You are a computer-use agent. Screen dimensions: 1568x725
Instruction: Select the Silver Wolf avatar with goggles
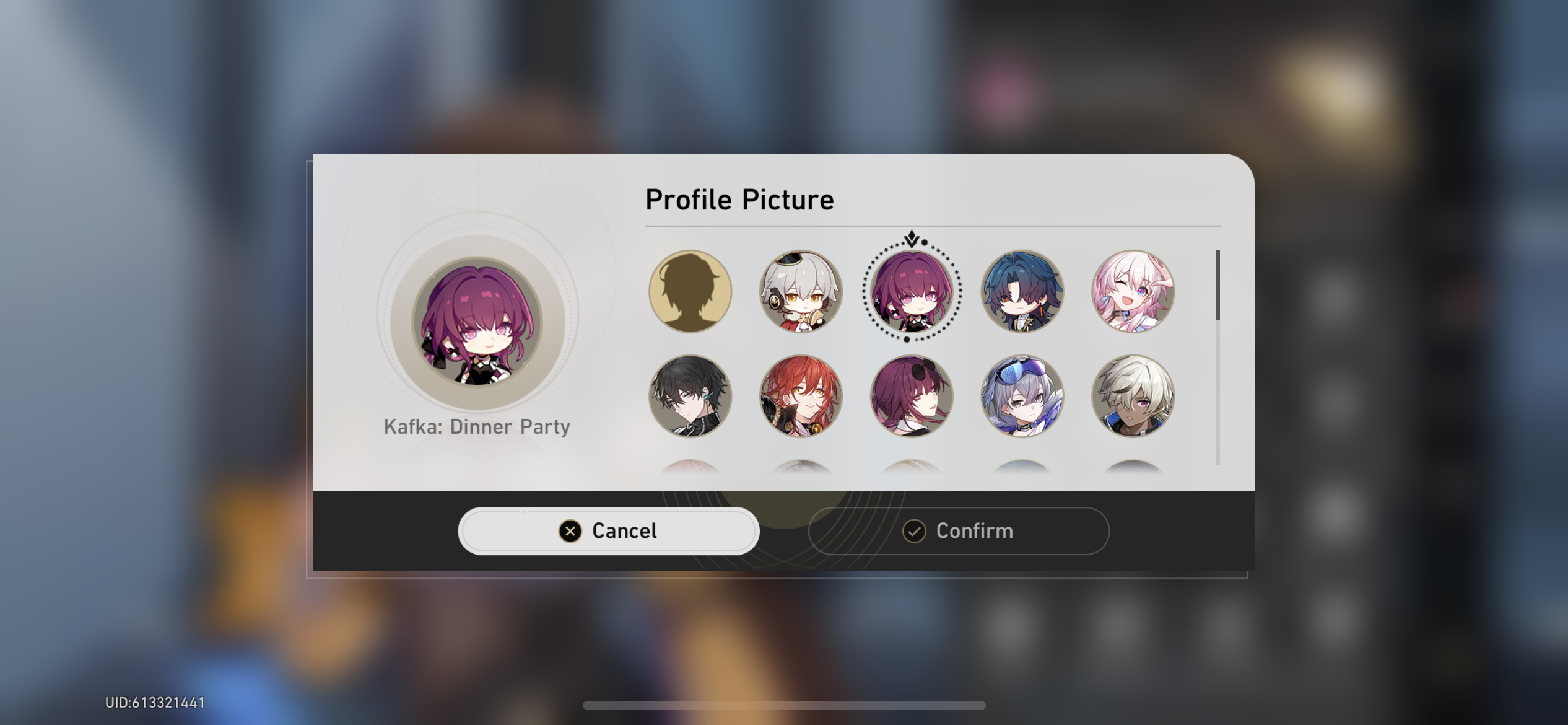(x=1021, y=398)
